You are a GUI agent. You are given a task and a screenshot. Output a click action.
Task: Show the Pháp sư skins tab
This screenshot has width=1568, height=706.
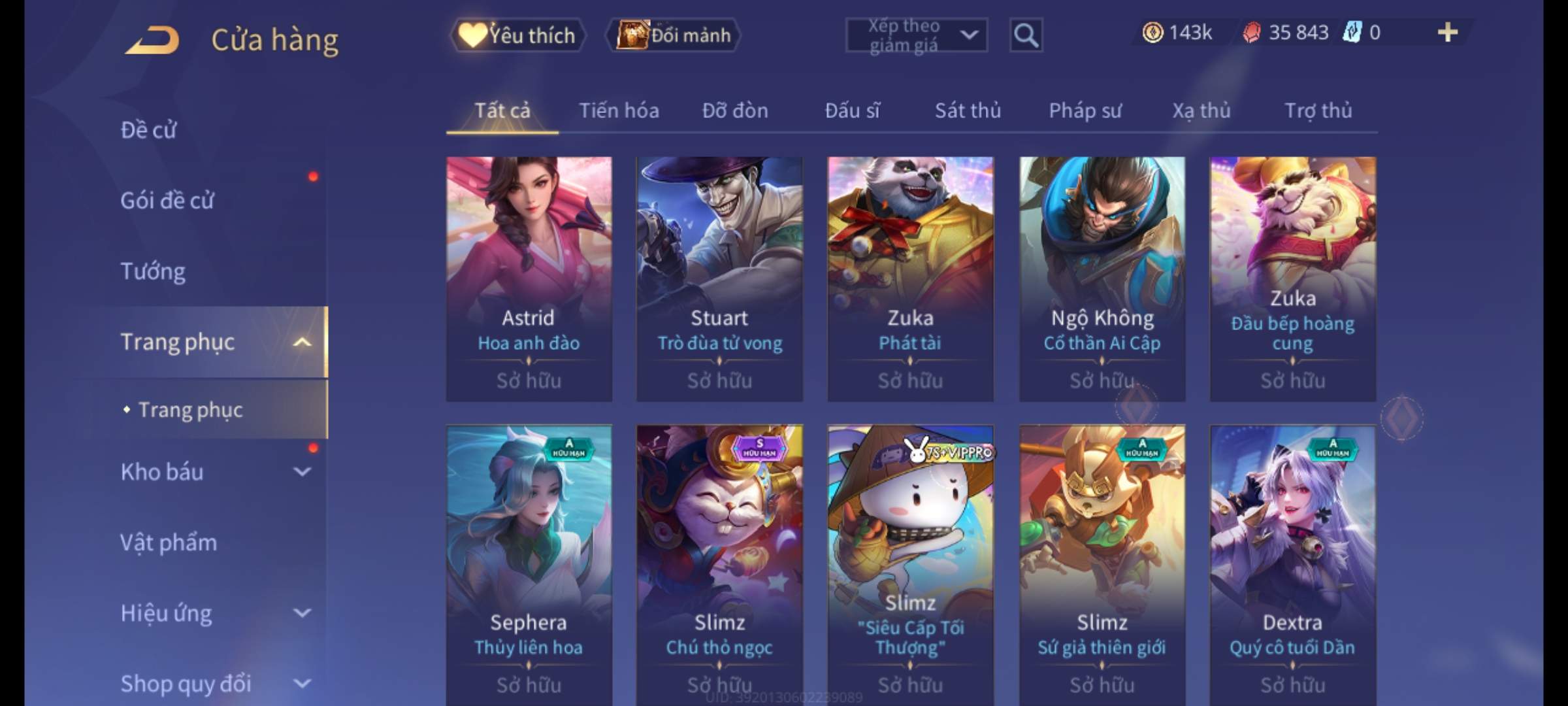click(1085, 111)
